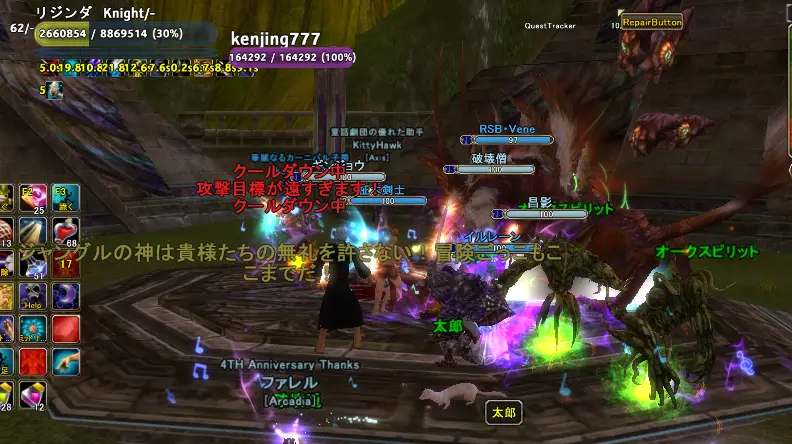Screen dimensions: 792x444
Task: Activate the F2 pink orb skill
Action: (33, 198)
